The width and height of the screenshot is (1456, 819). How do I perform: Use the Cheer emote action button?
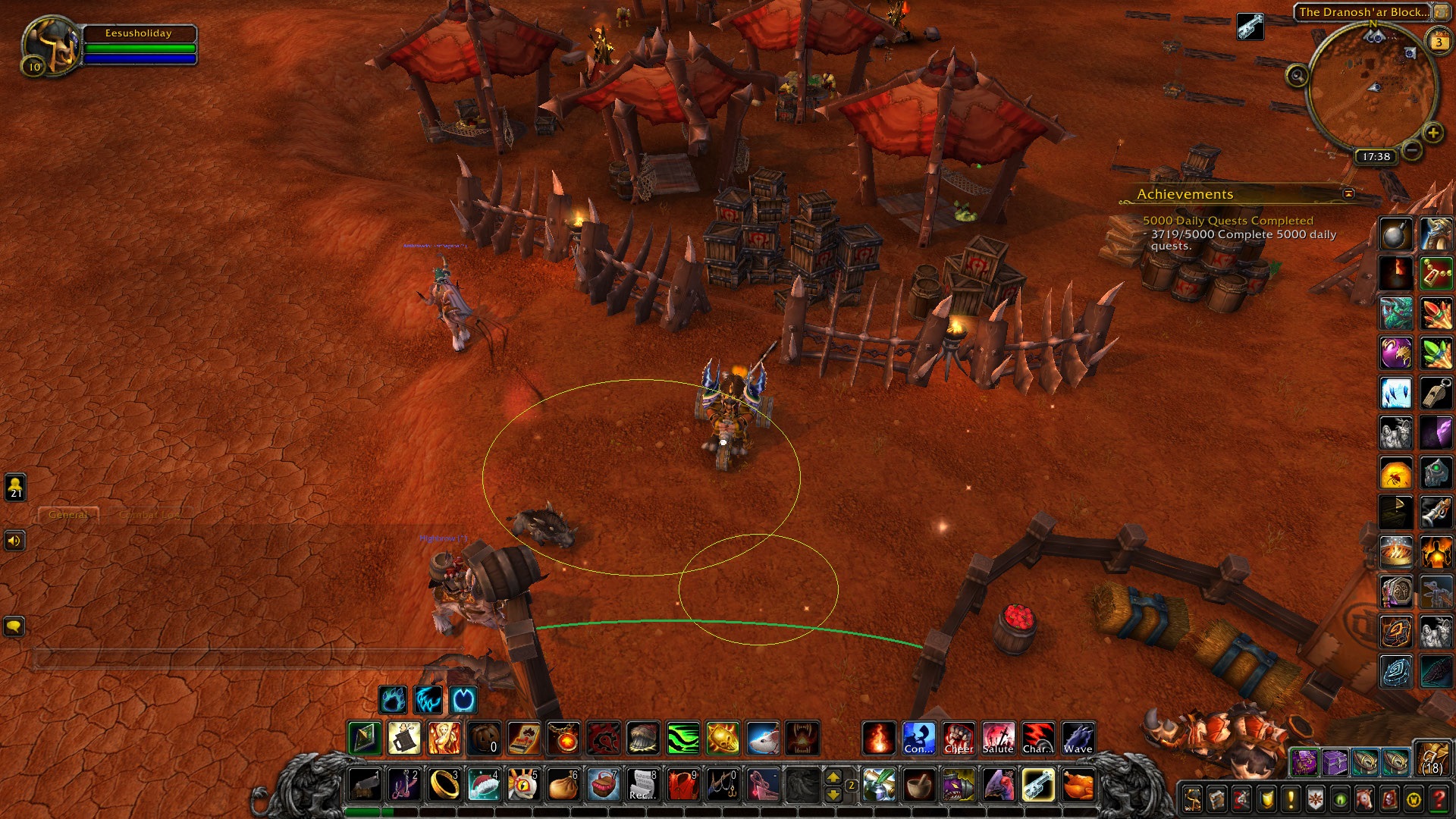tap(959, 738)
